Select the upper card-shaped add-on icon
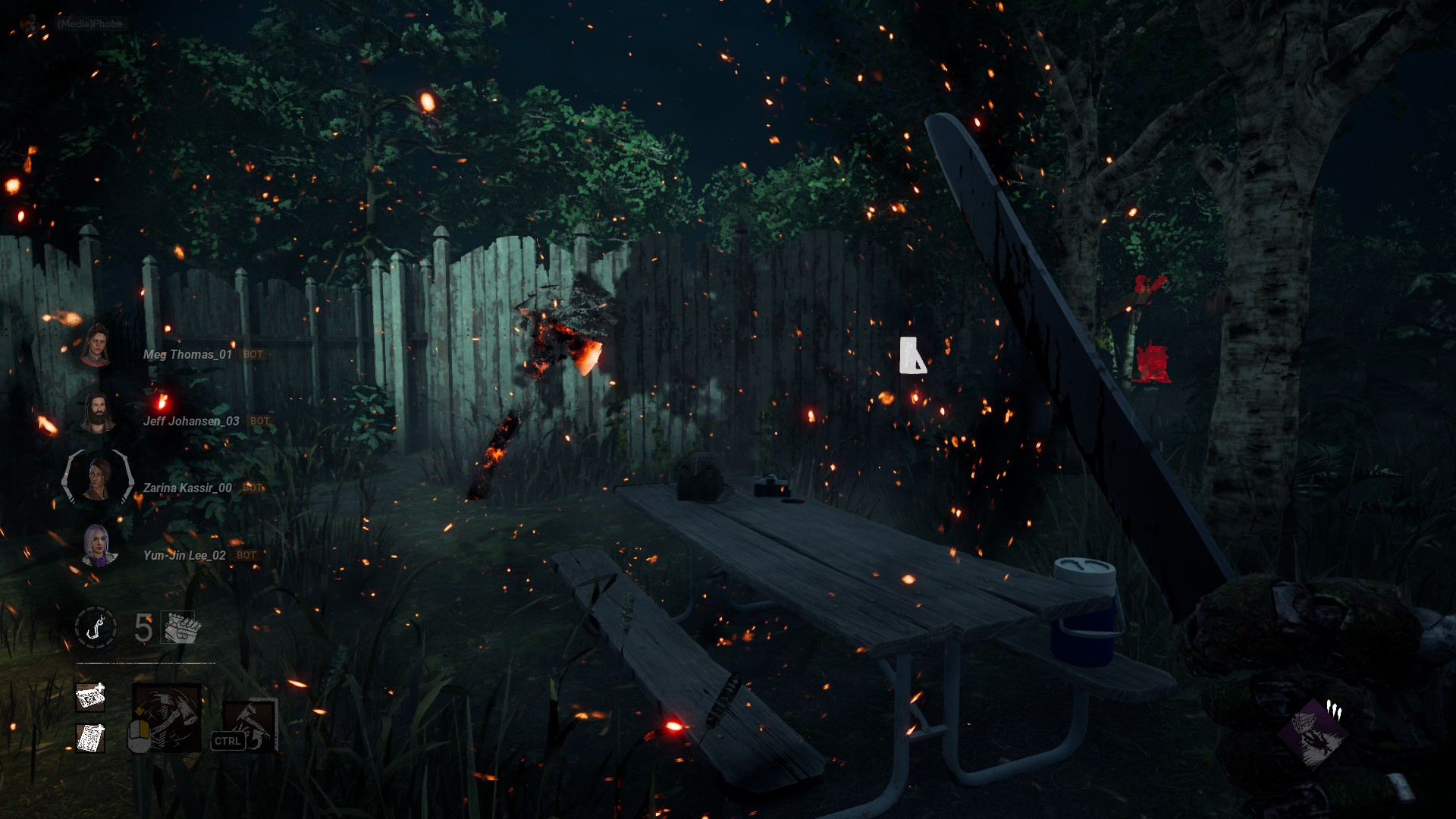Screen dimensions: 1456x819 tap(90, 696)
